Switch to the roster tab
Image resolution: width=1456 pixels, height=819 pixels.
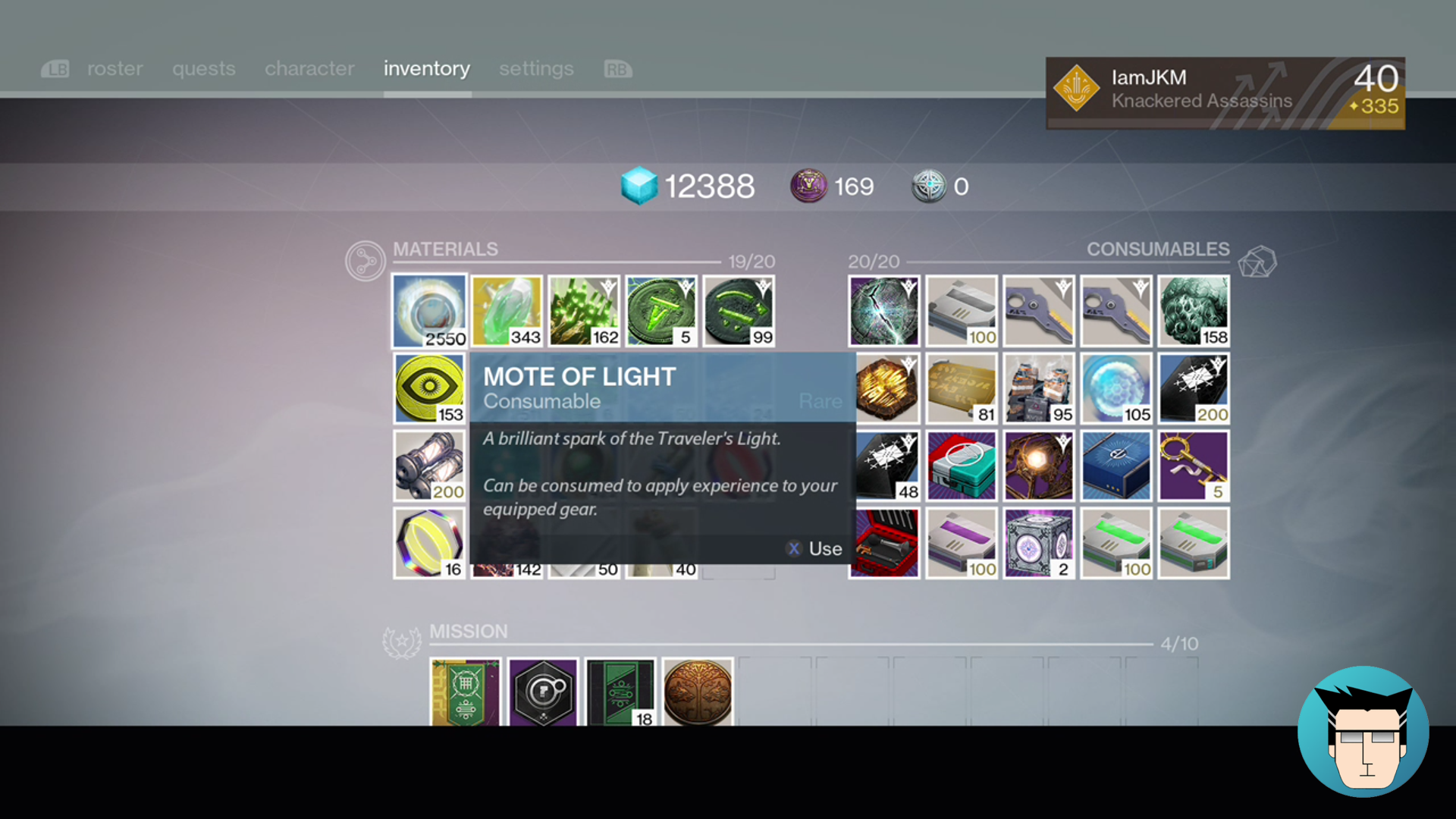click(115, 69)
